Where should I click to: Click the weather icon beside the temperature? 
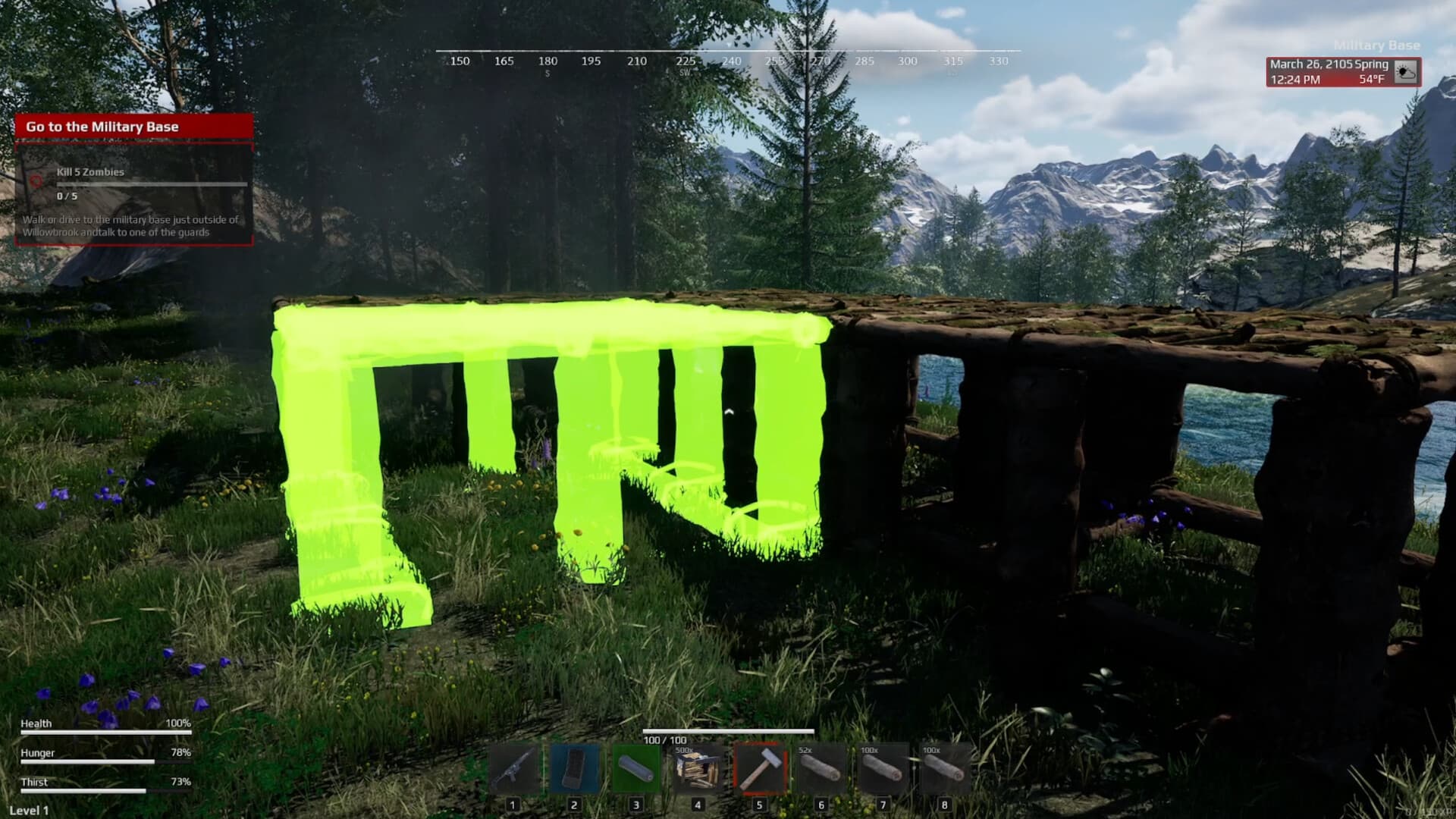pos(1404,72)
